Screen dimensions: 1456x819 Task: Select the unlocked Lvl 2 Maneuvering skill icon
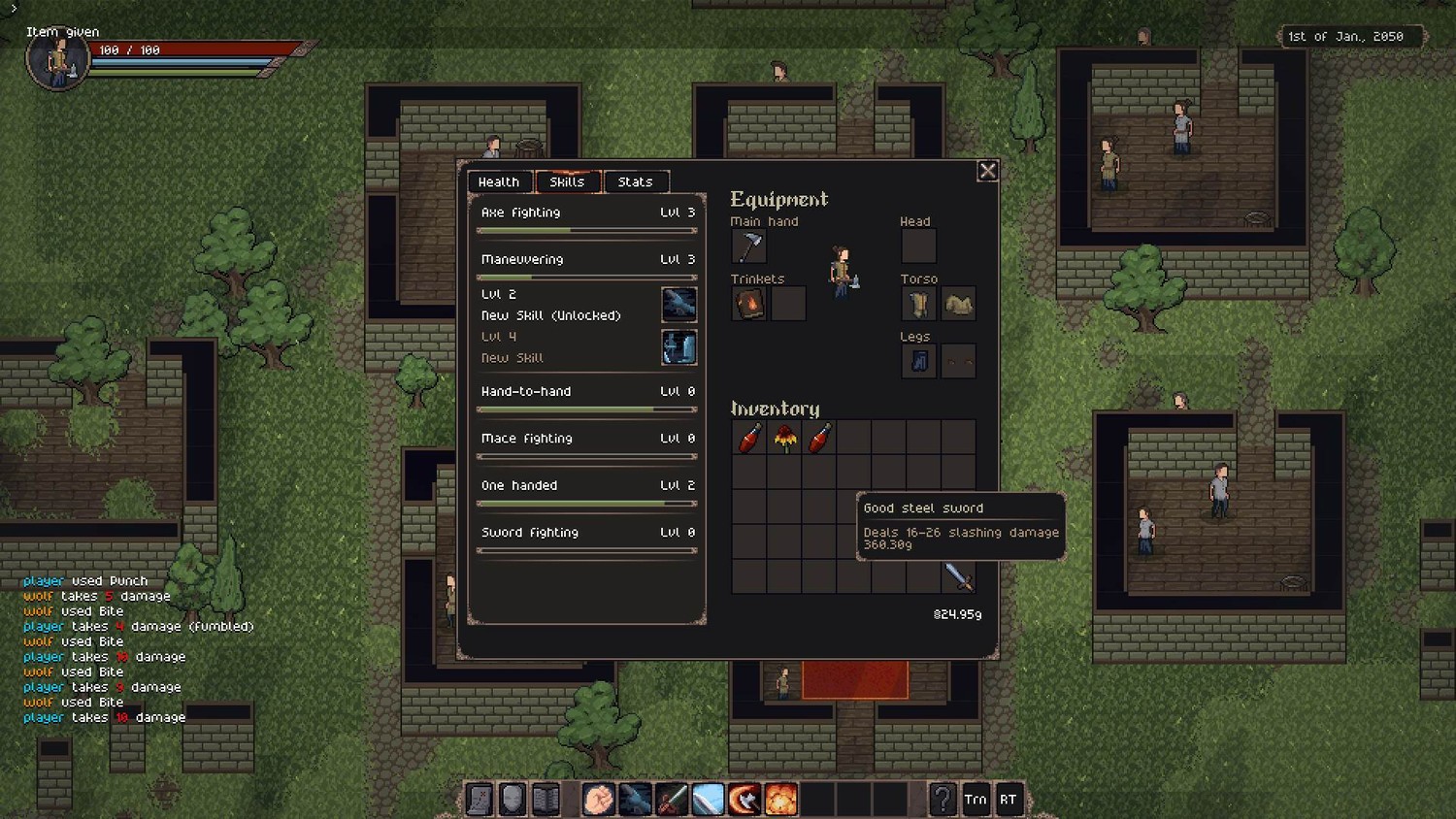[678, 304]
